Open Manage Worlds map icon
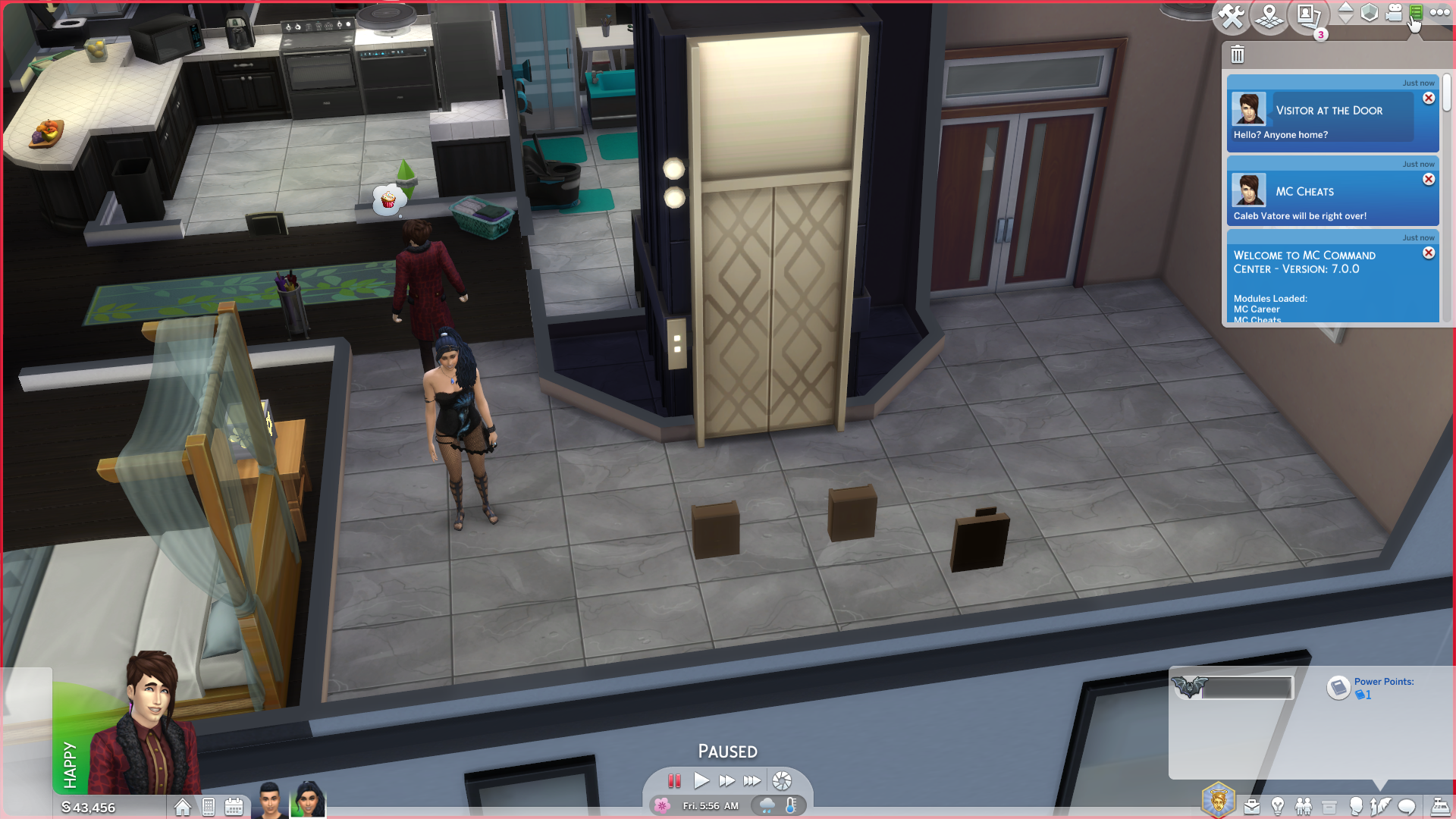The height and width of the screenshot is (819, 1456). click(1269, 15)
